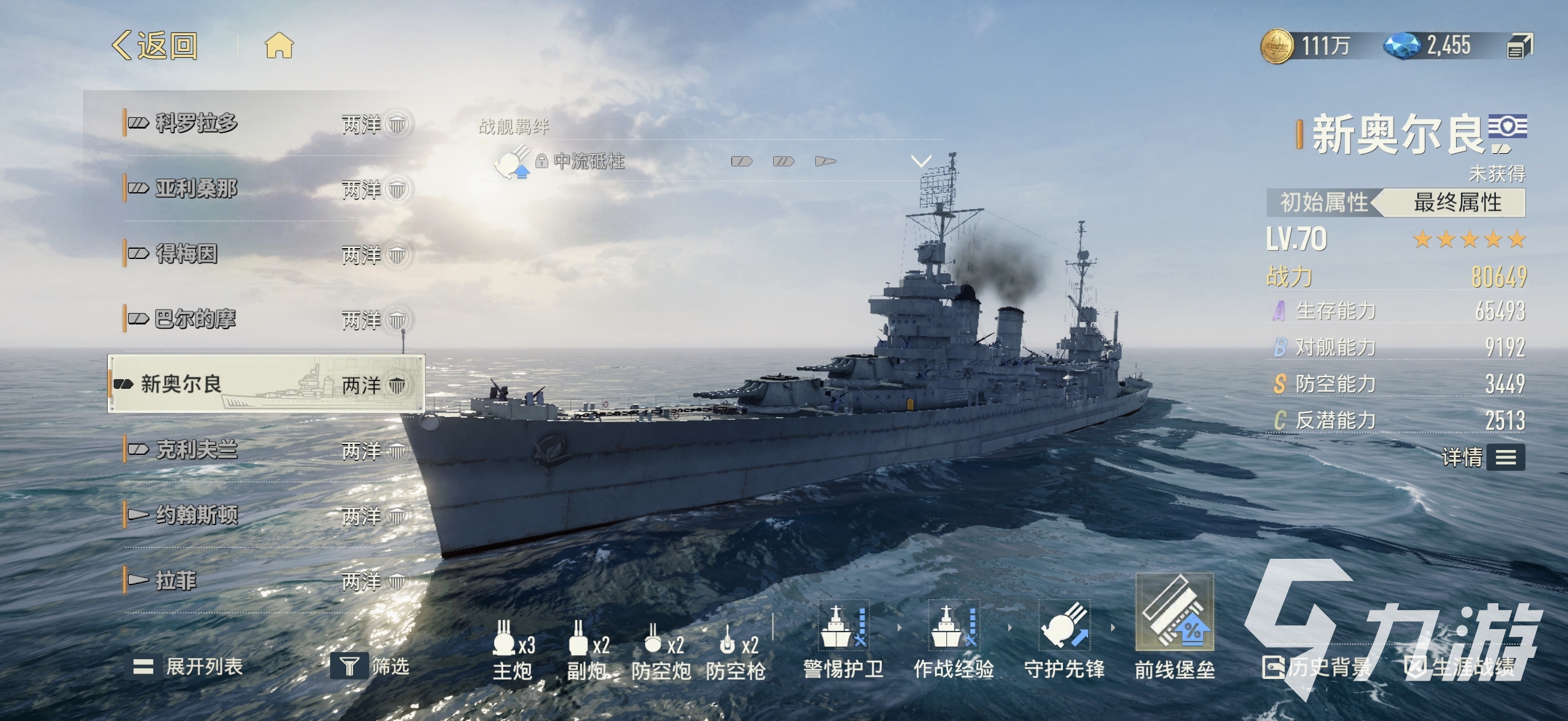View the 警惕护卫 skill icon
This screenshot has width=1568, height=721.
[843, 627]
